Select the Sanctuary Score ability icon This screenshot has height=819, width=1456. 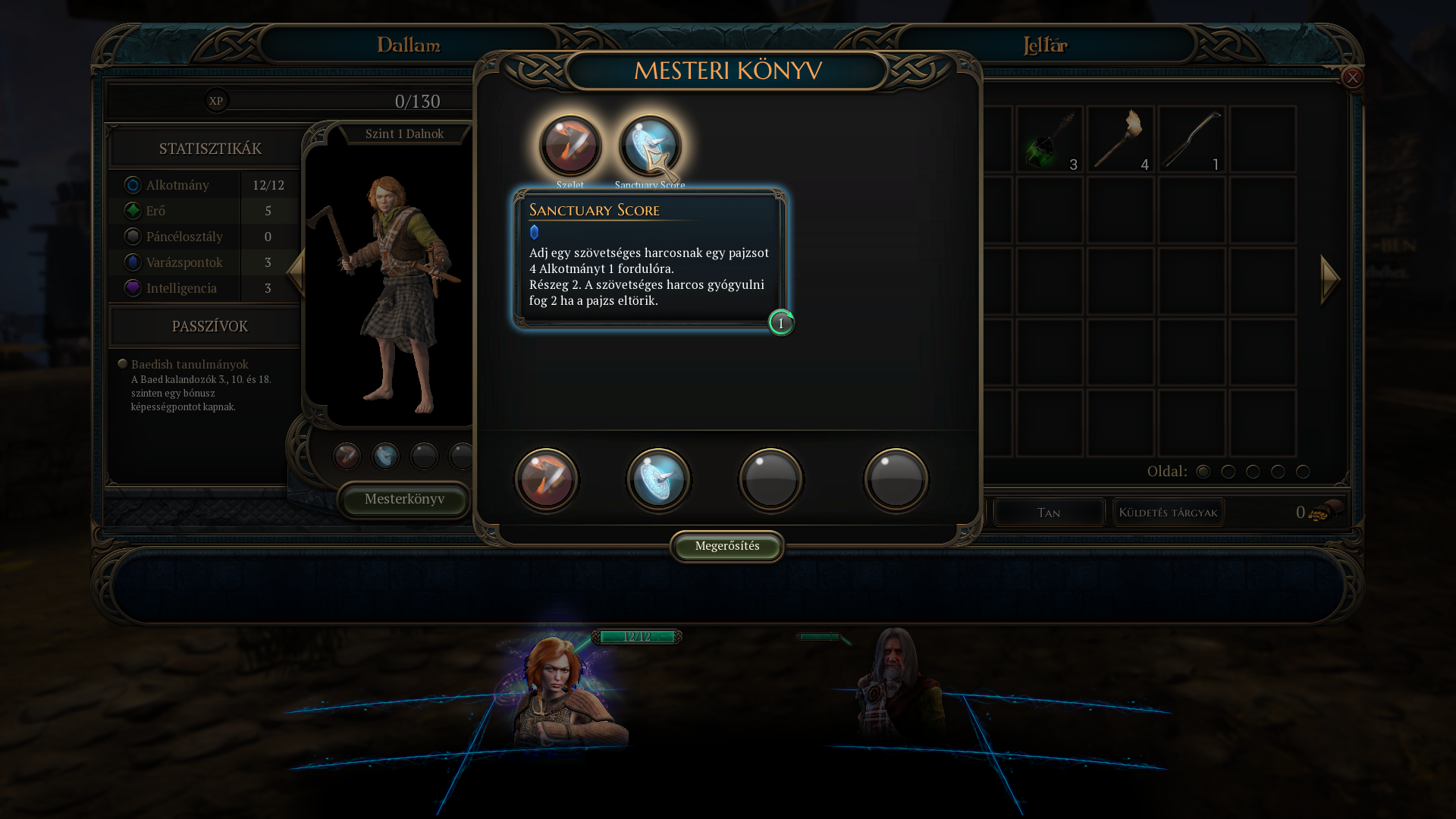650,146
